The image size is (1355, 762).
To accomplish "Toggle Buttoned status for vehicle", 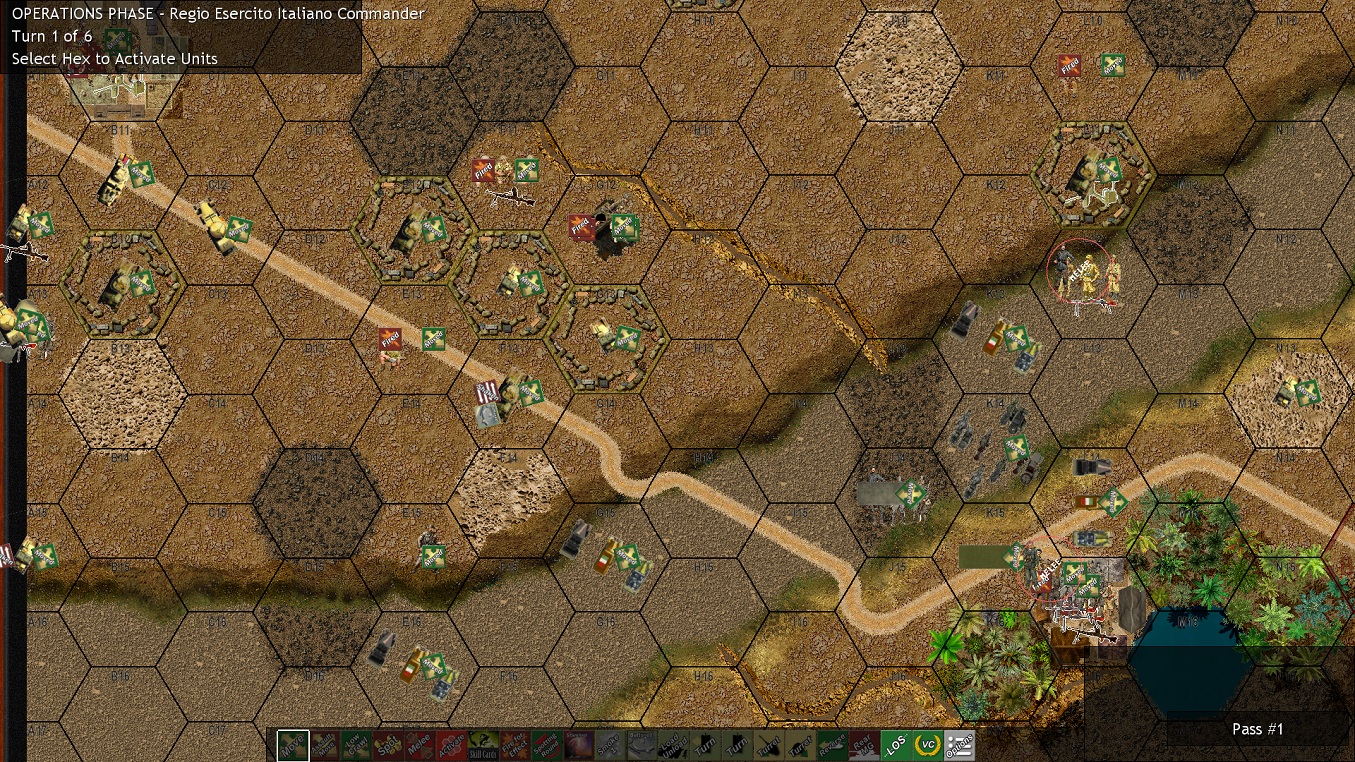I will (x=642, y=746).
